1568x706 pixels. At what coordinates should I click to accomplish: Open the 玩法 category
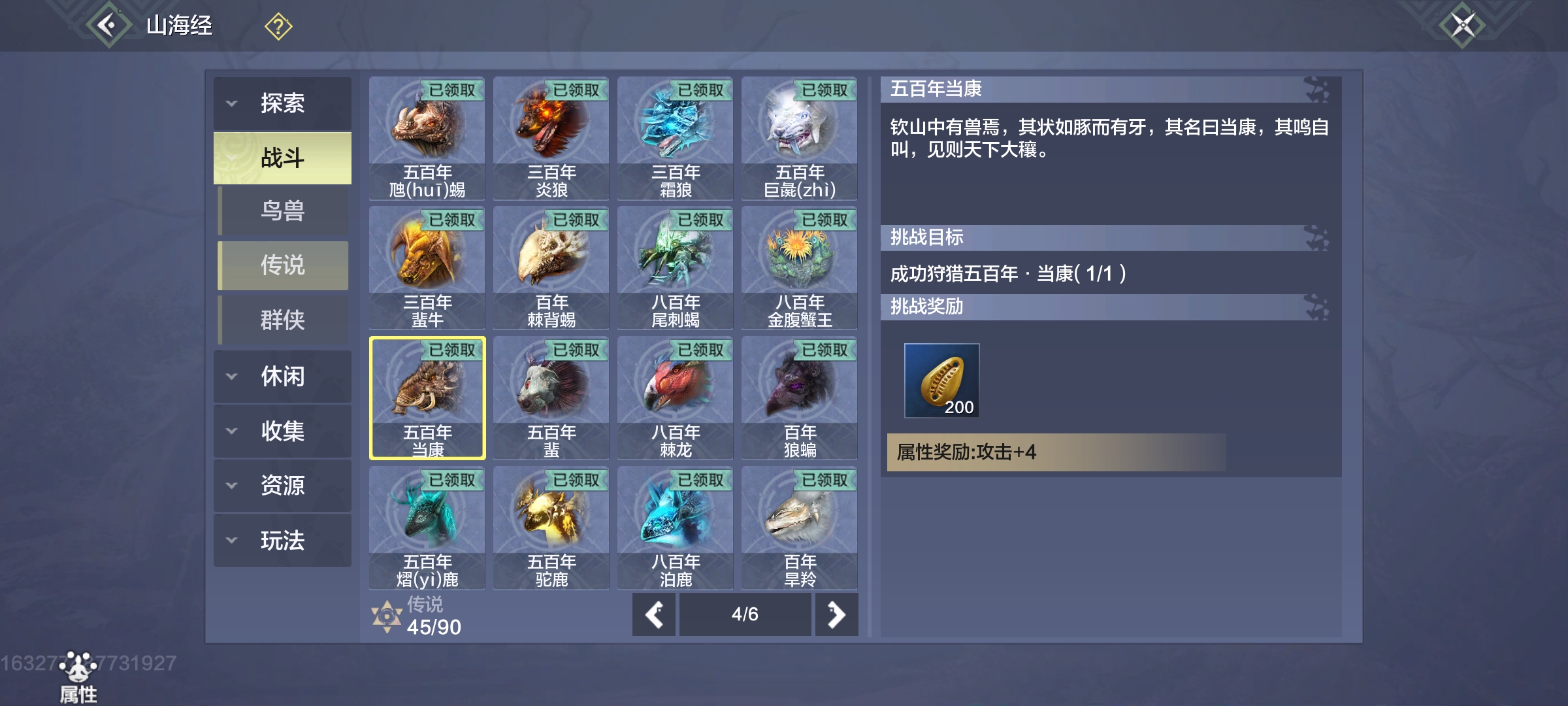[282, 541]
